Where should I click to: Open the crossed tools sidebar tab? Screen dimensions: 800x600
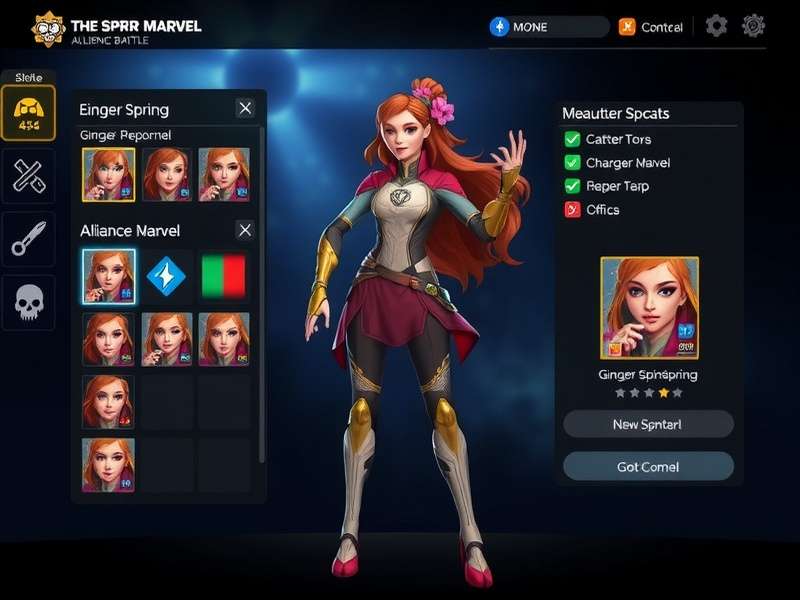coord(28,176)
